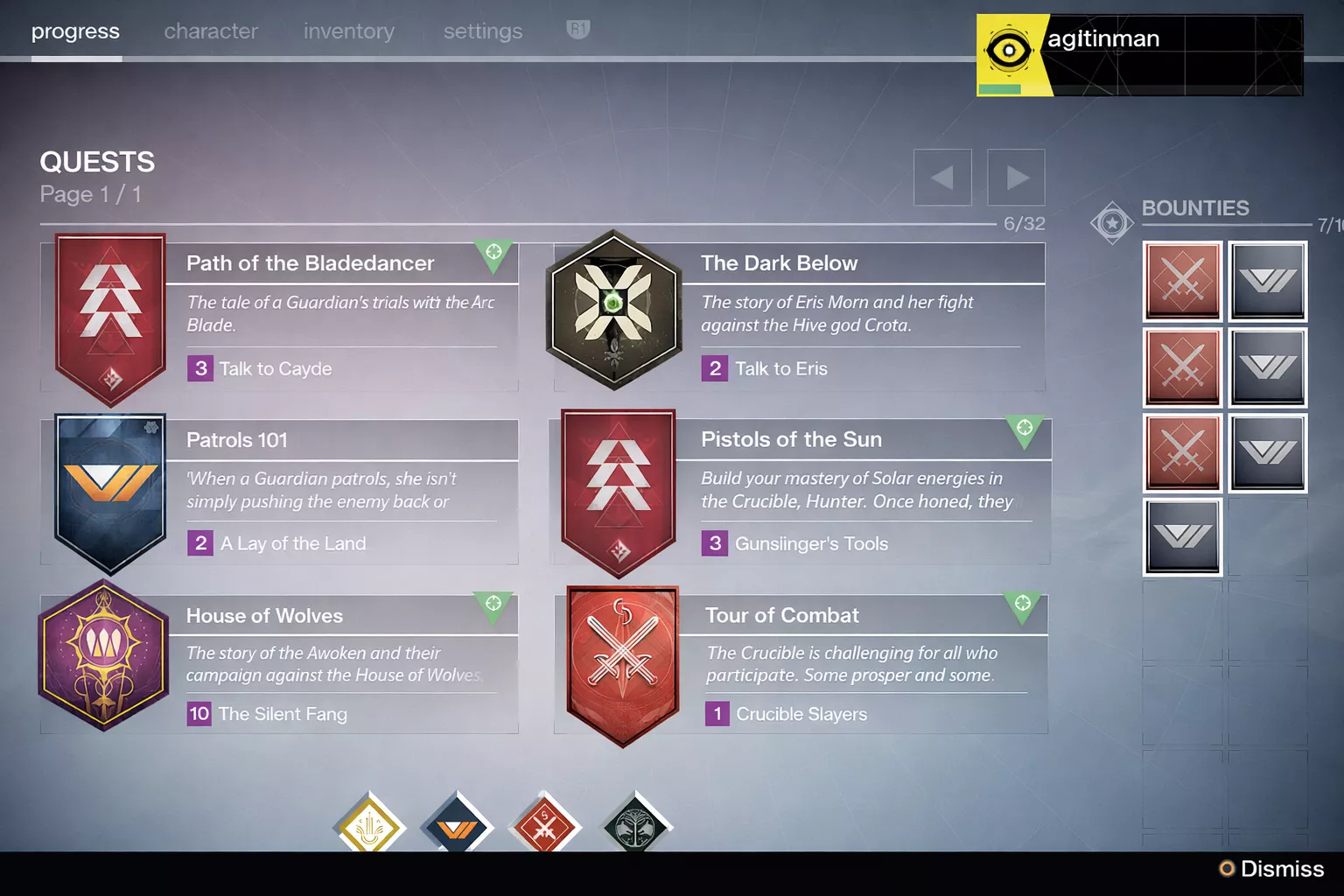Viewport: 1344px width, 896px height.
Task: Open the Path of the Bladedancer quest banner
Action: coord(108,315)
